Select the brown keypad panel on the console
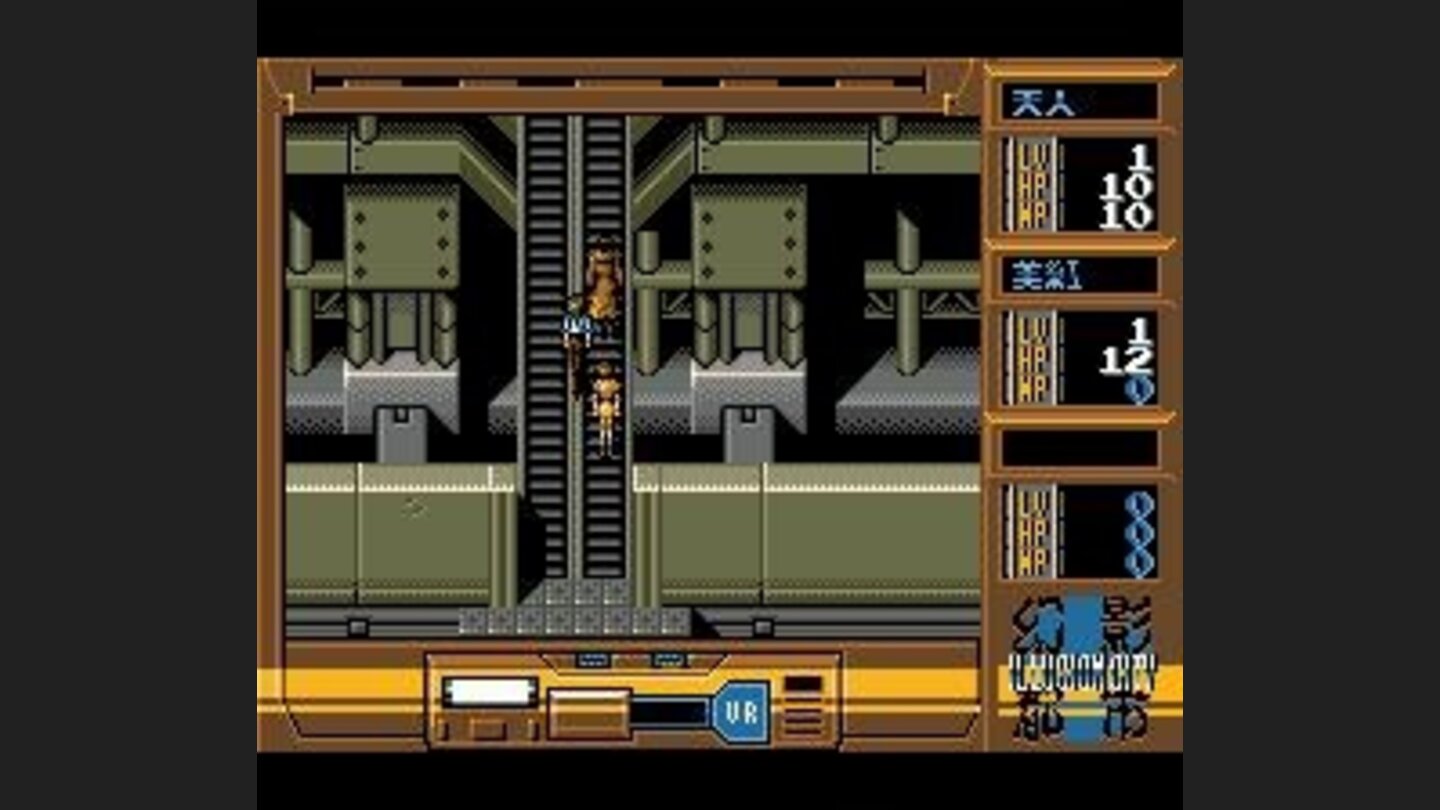Screen dimensions: 1440x810 click(x=590, y=710)
